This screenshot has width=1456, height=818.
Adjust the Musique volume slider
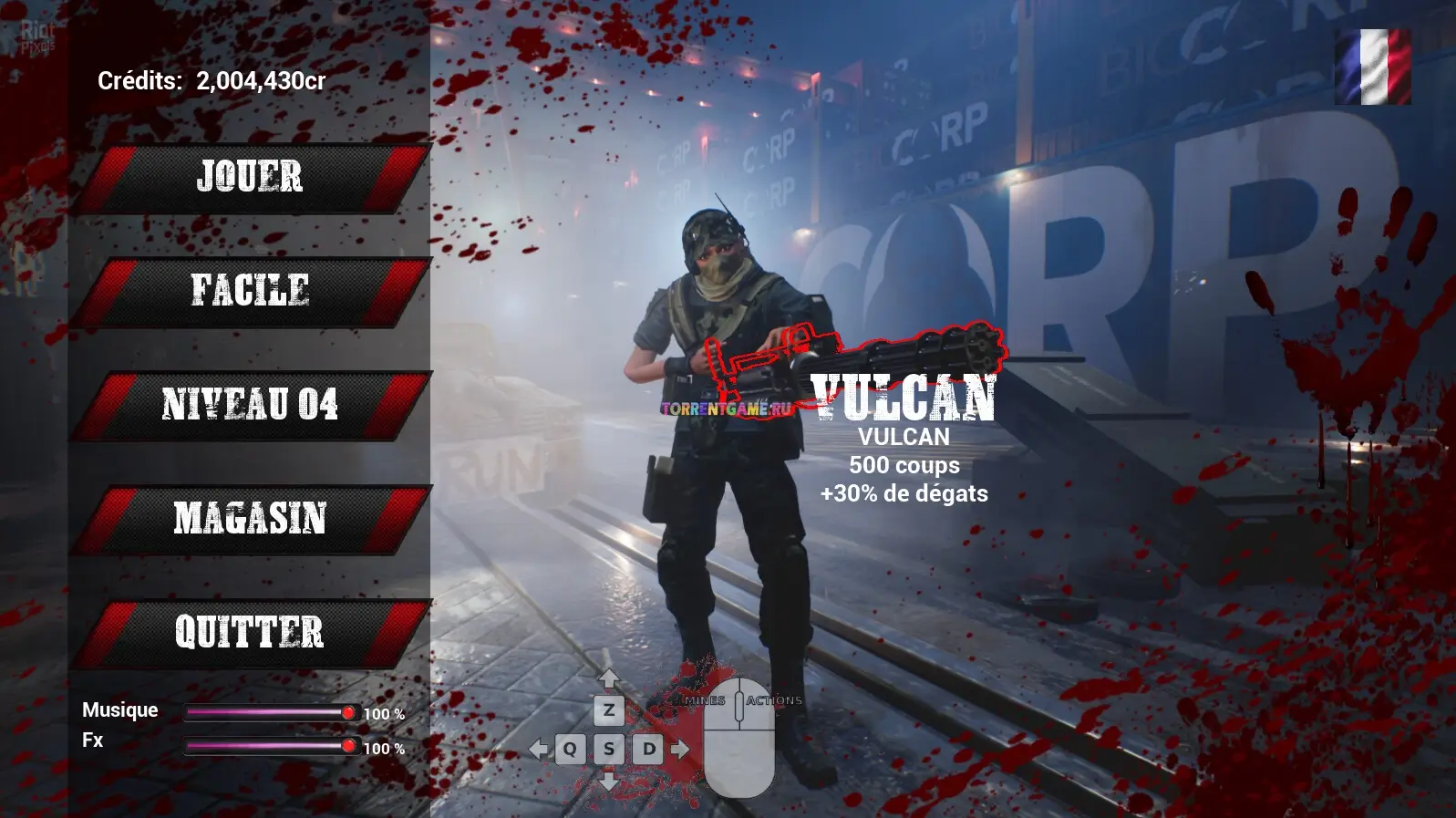point(347,712)
